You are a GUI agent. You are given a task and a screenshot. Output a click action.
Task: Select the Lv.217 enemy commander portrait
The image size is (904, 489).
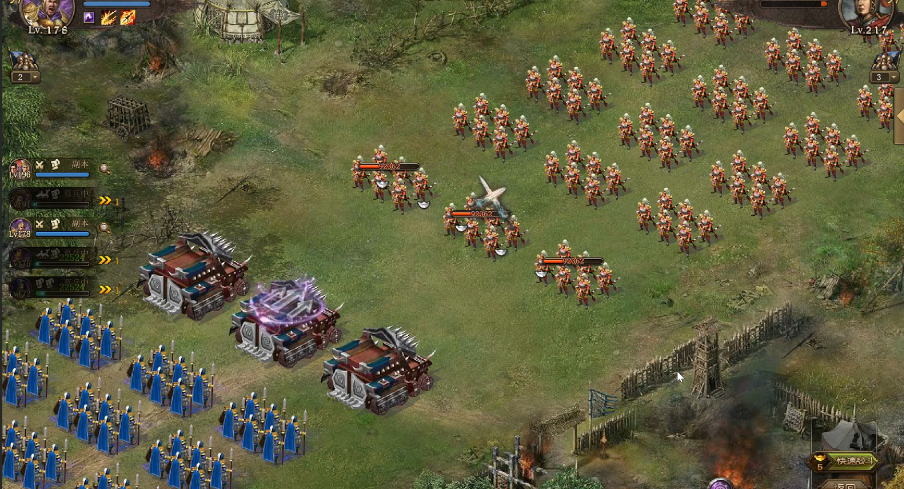(865, 12)
